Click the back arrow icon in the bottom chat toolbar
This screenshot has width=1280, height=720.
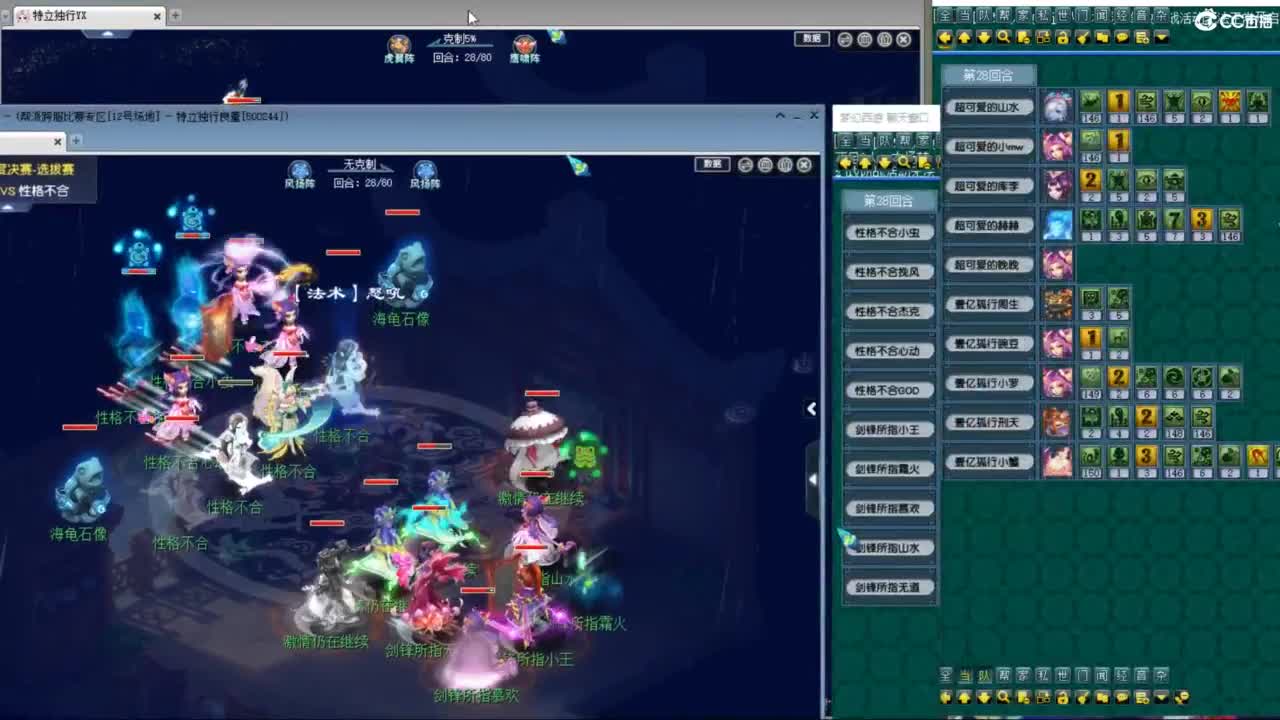(x=944, y=698)
